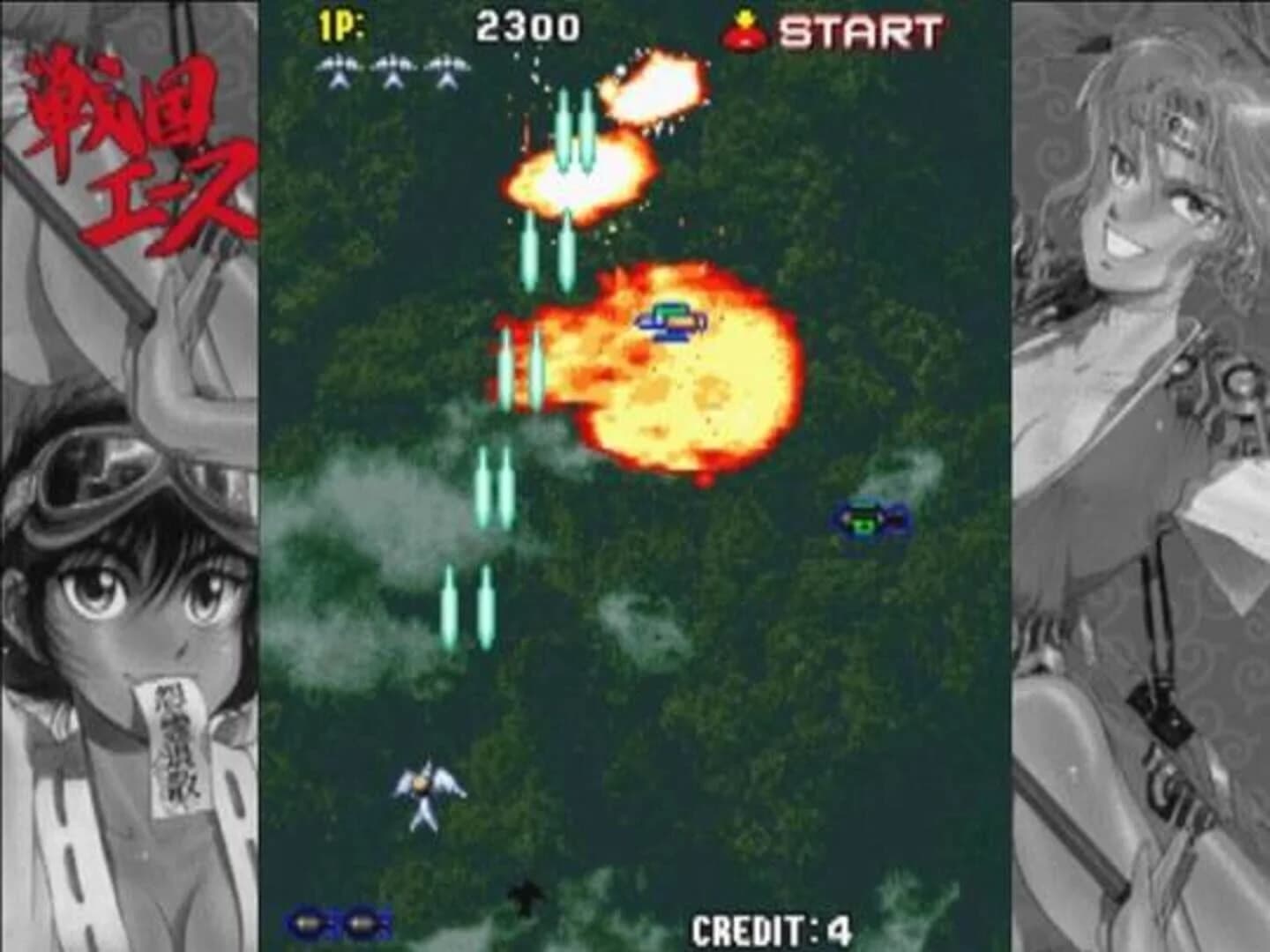Image resolution: width=1270 pixels, height=952 pixels.
Task: Click the yellow flame on the helmet icon
Action: 745,16
